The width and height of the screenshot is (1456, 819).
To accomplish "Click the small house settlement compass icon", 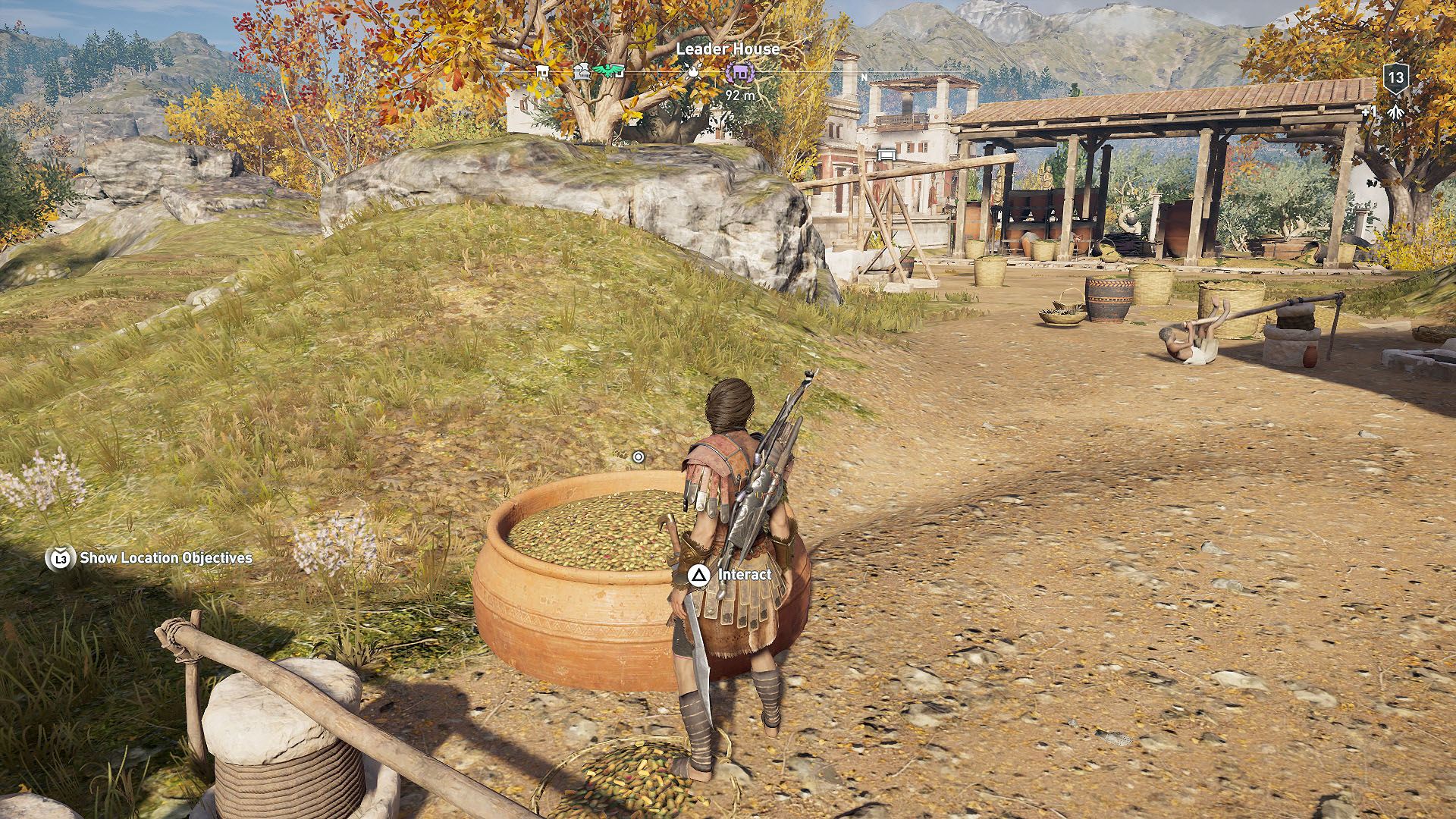I will coord(543,71).
